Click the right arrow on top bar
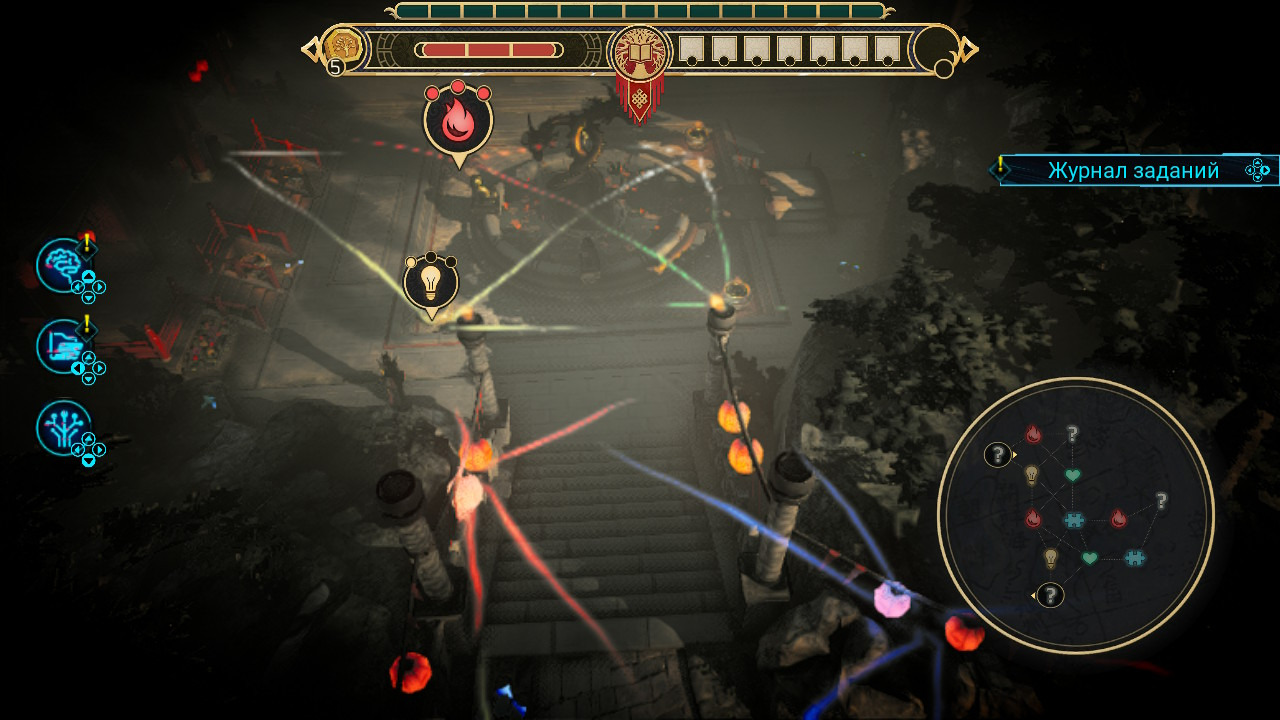The width and height of the screenshot is (1280, 720). [x=969, y=48]
